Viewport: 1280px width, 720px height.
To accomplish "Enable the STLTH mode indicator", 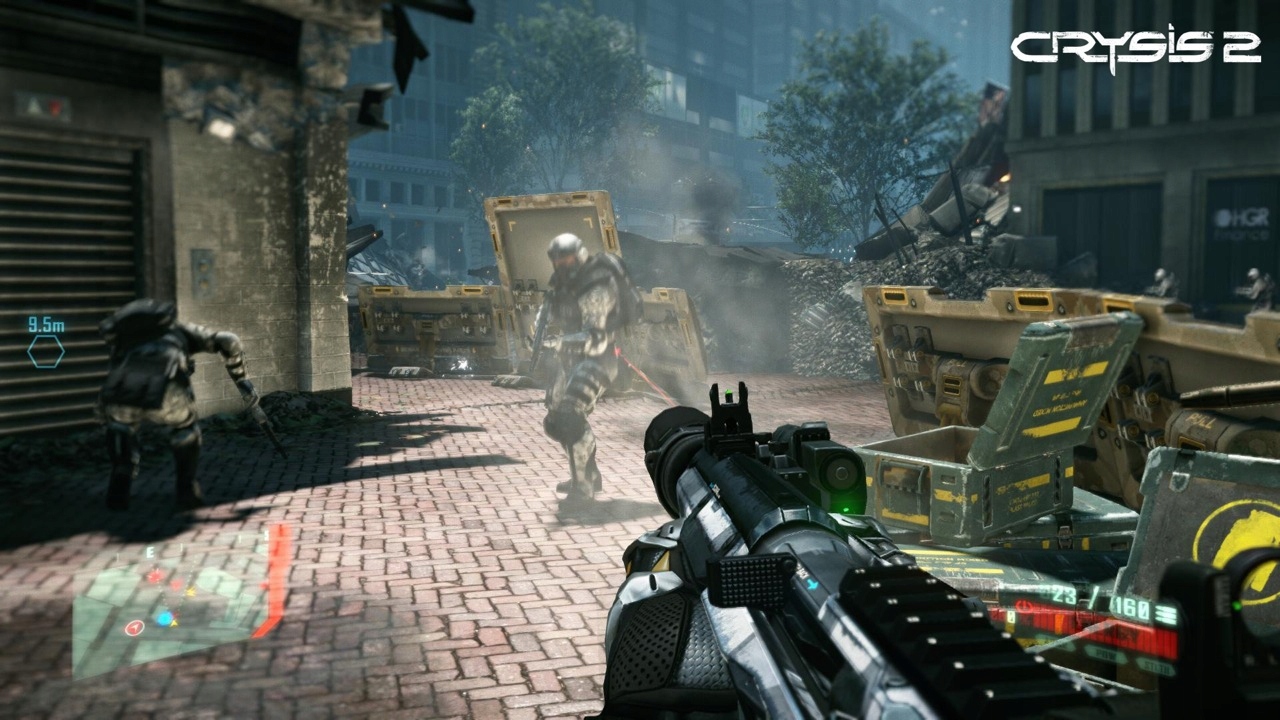I will point(1158,668).
